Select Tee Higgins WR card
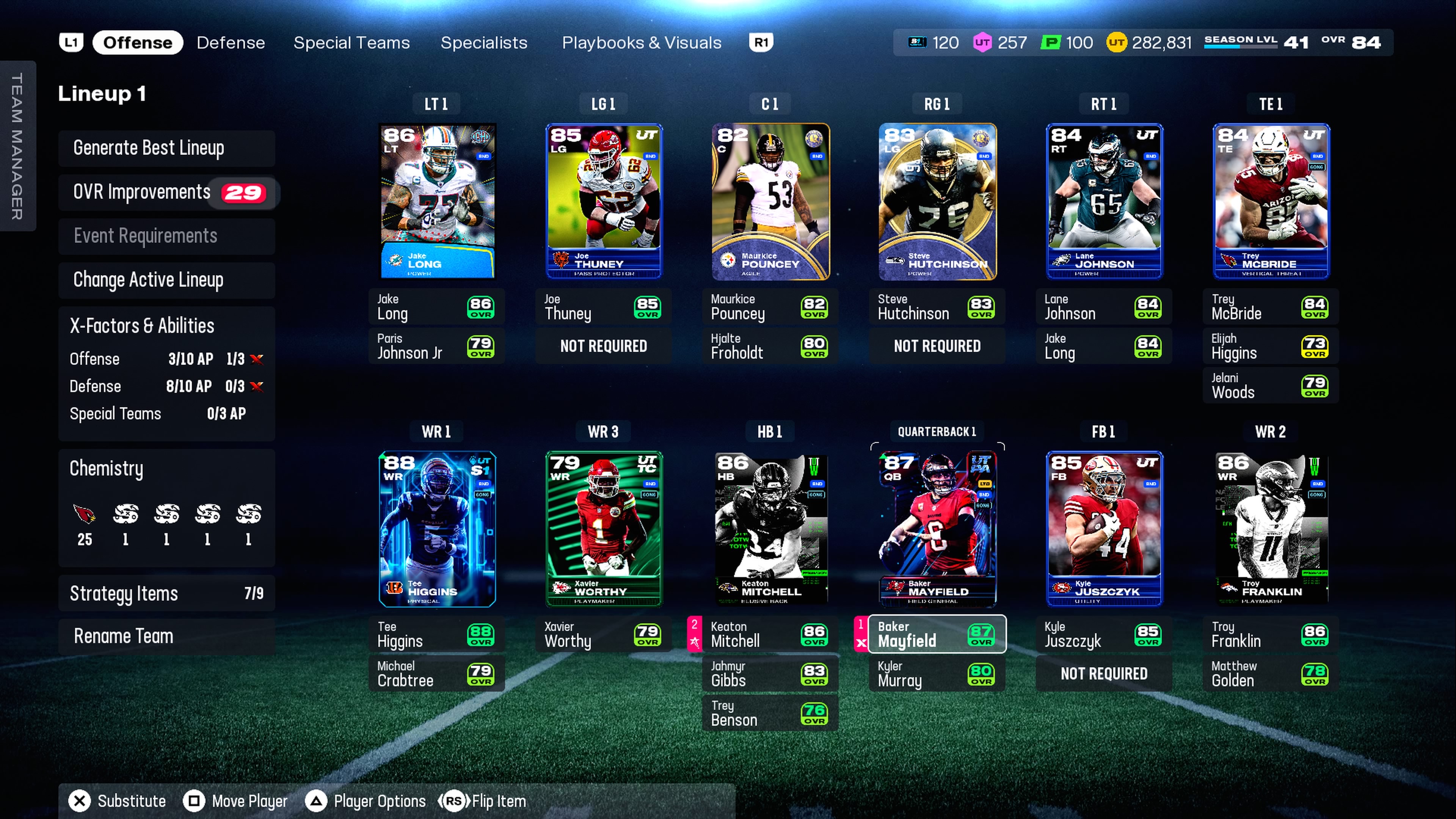This screenshot has width=1456, height=819. coord(437,529)
